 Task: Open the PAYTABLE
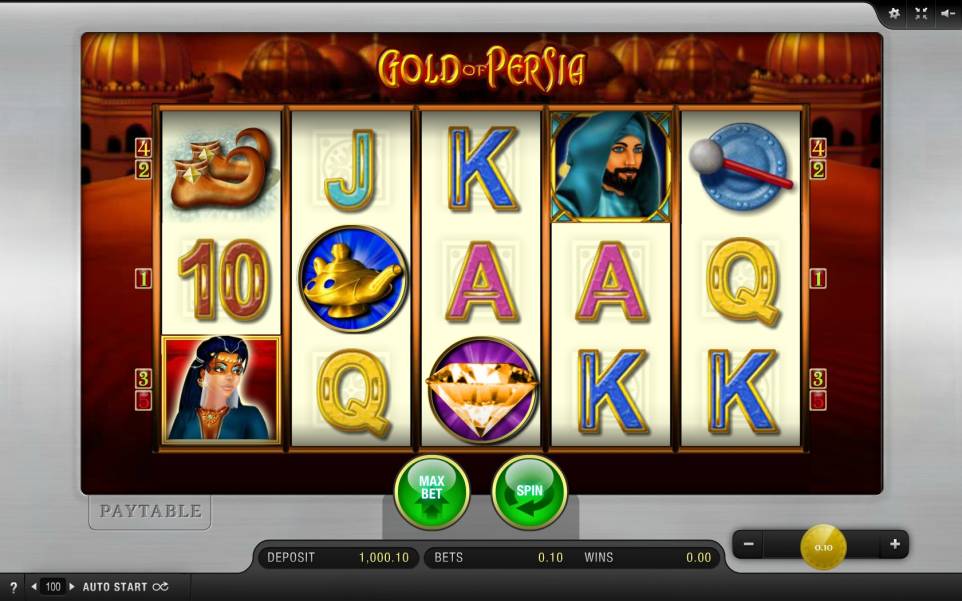pos(149,511)
